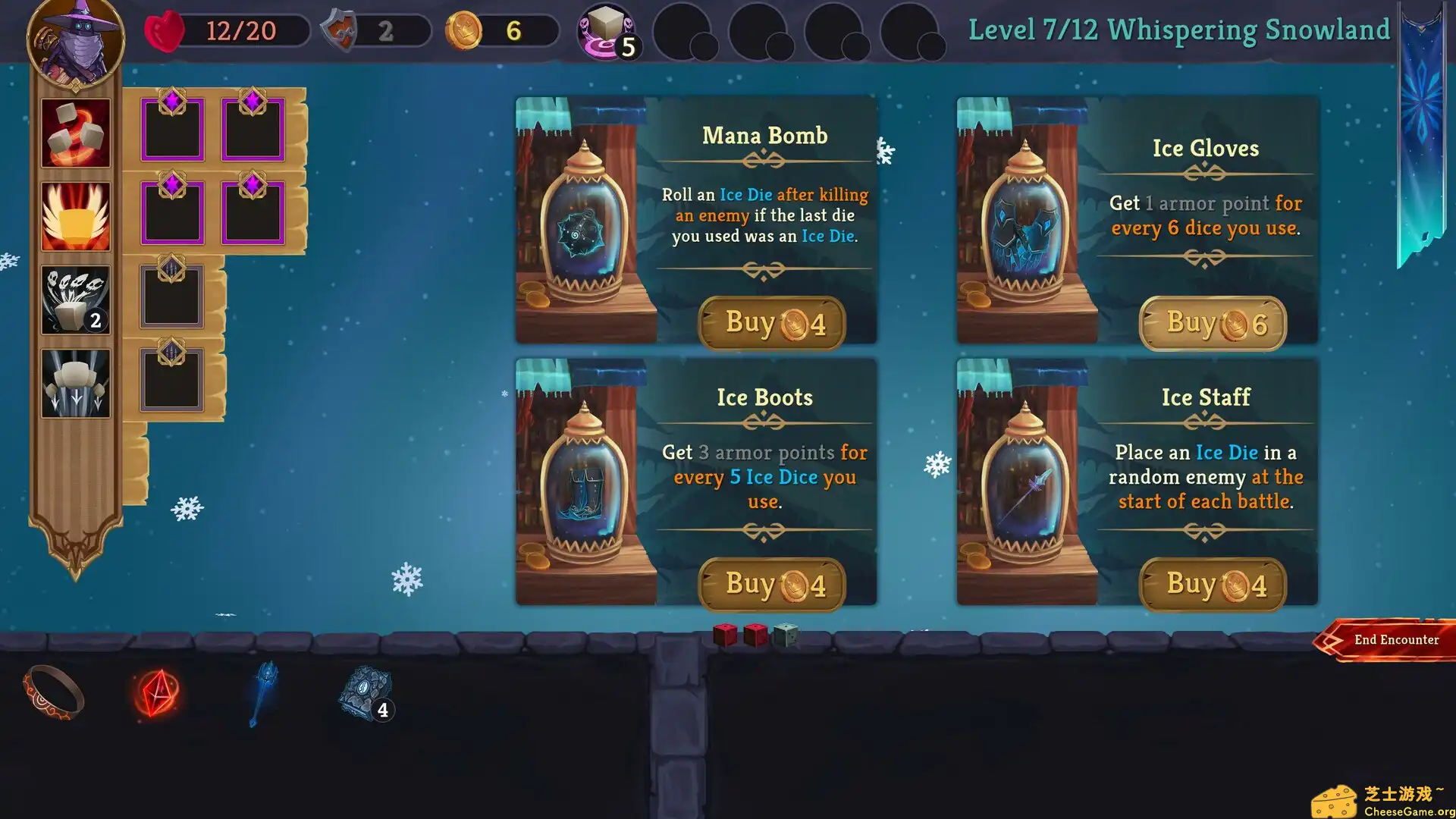Inspect the glowing red crystal relic
Screen dimensions: 1456x819
tap(157, 693)
